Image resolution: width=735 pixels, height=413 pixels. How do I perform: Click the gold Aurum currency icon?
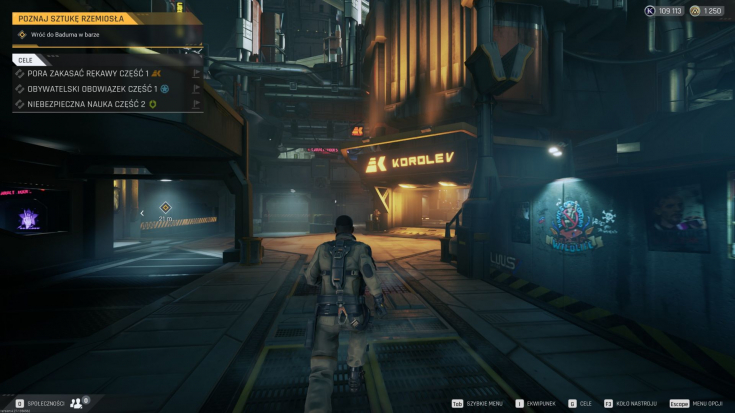click(695, 11)
